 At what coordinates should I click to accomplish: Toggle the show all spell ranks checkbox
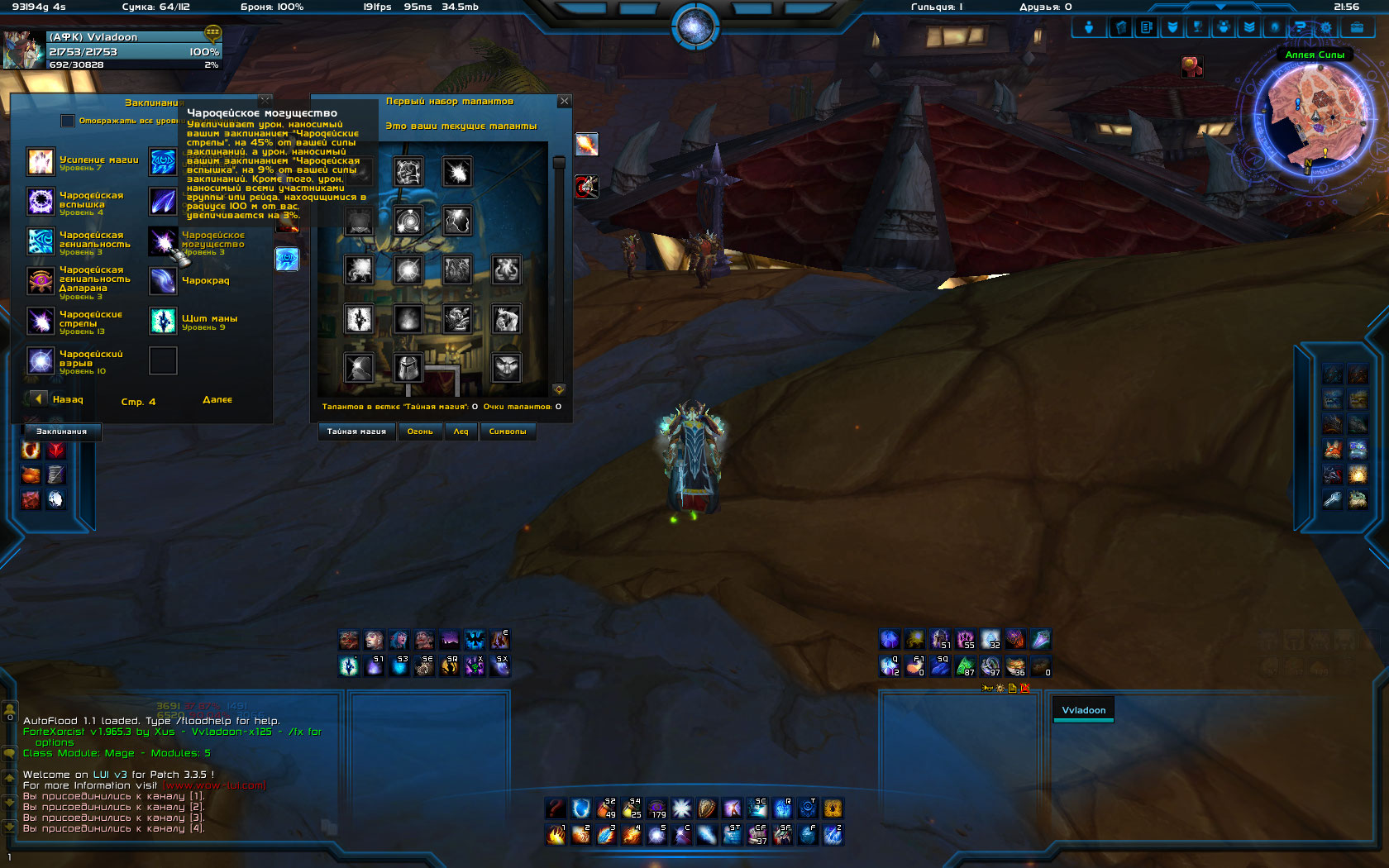(68, 121)
